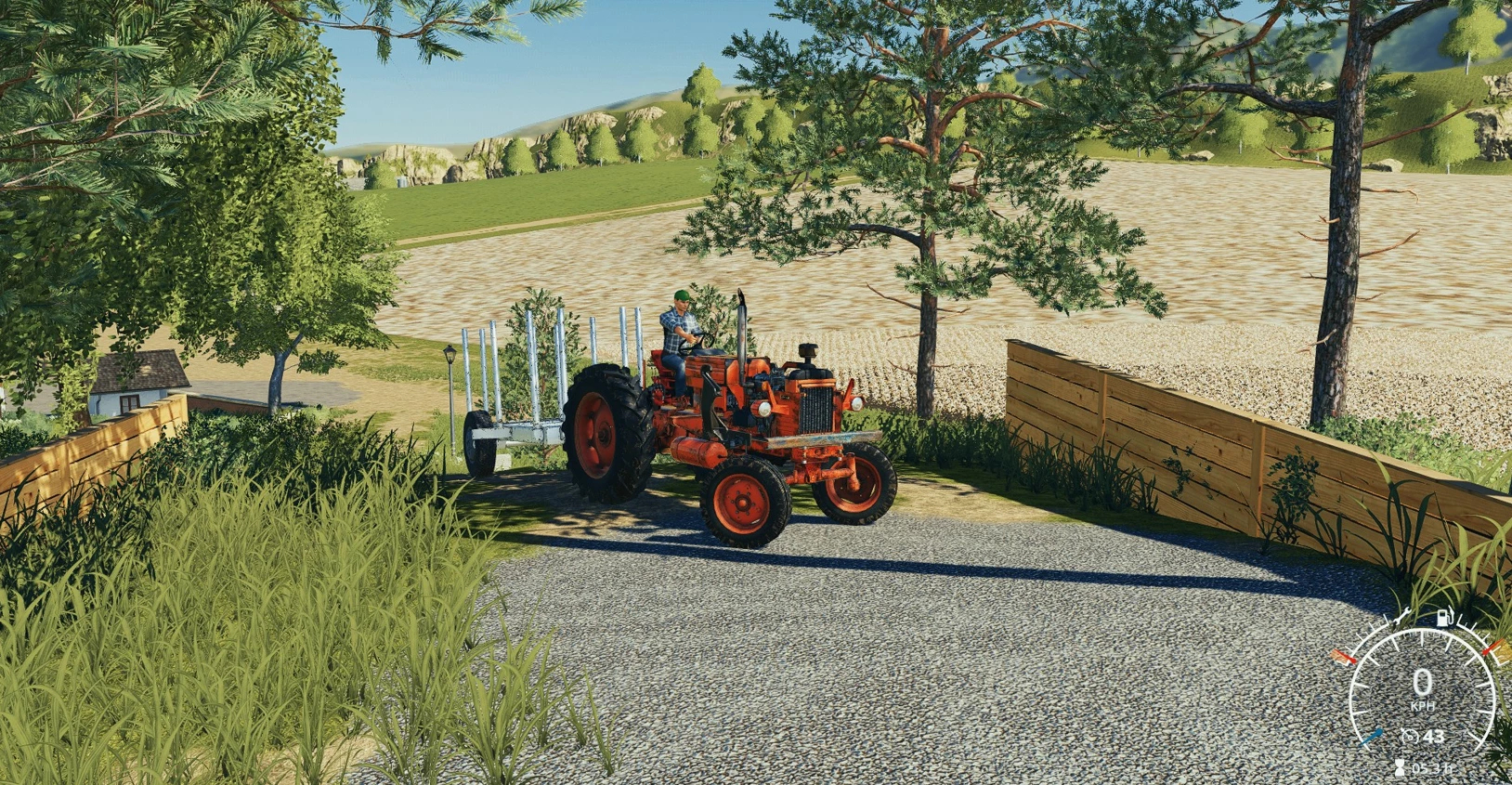Click the hourglass operating-time icon
This screenshot has width=1512, height=785.
[x=1400, y=768]
